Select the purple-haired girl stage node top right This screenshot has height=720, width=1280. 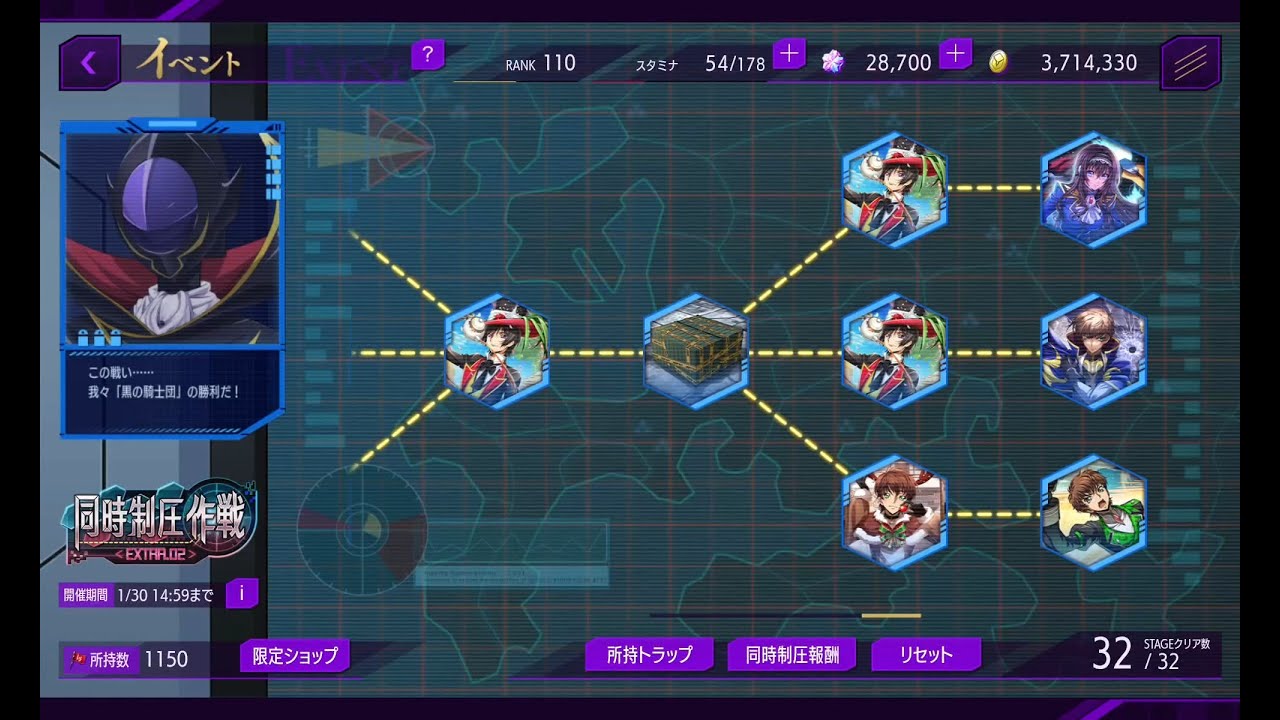point(1094,188)
